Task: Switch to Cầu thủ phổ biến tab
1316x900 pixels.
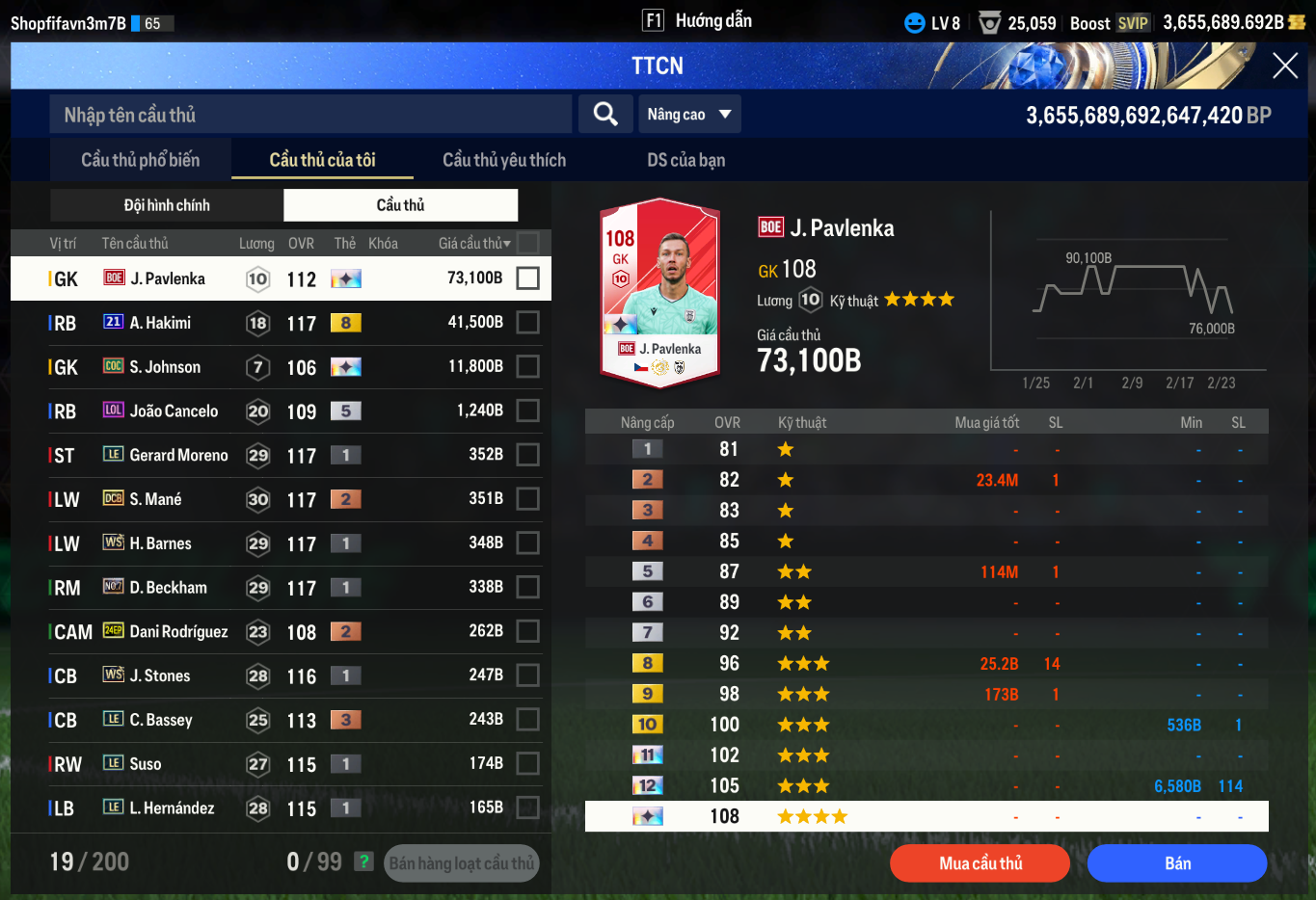Action: pyautogui.click(x=141, y=160)
